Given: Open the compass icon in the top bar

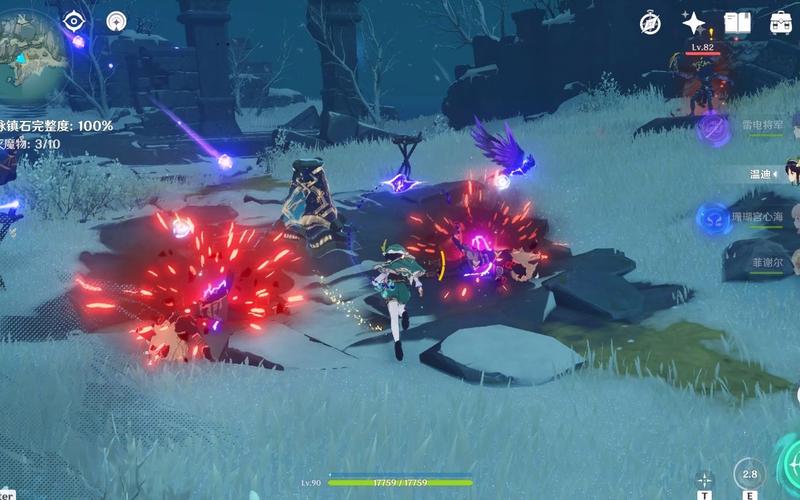Looking at the screenshot, I should pos(652,22).
